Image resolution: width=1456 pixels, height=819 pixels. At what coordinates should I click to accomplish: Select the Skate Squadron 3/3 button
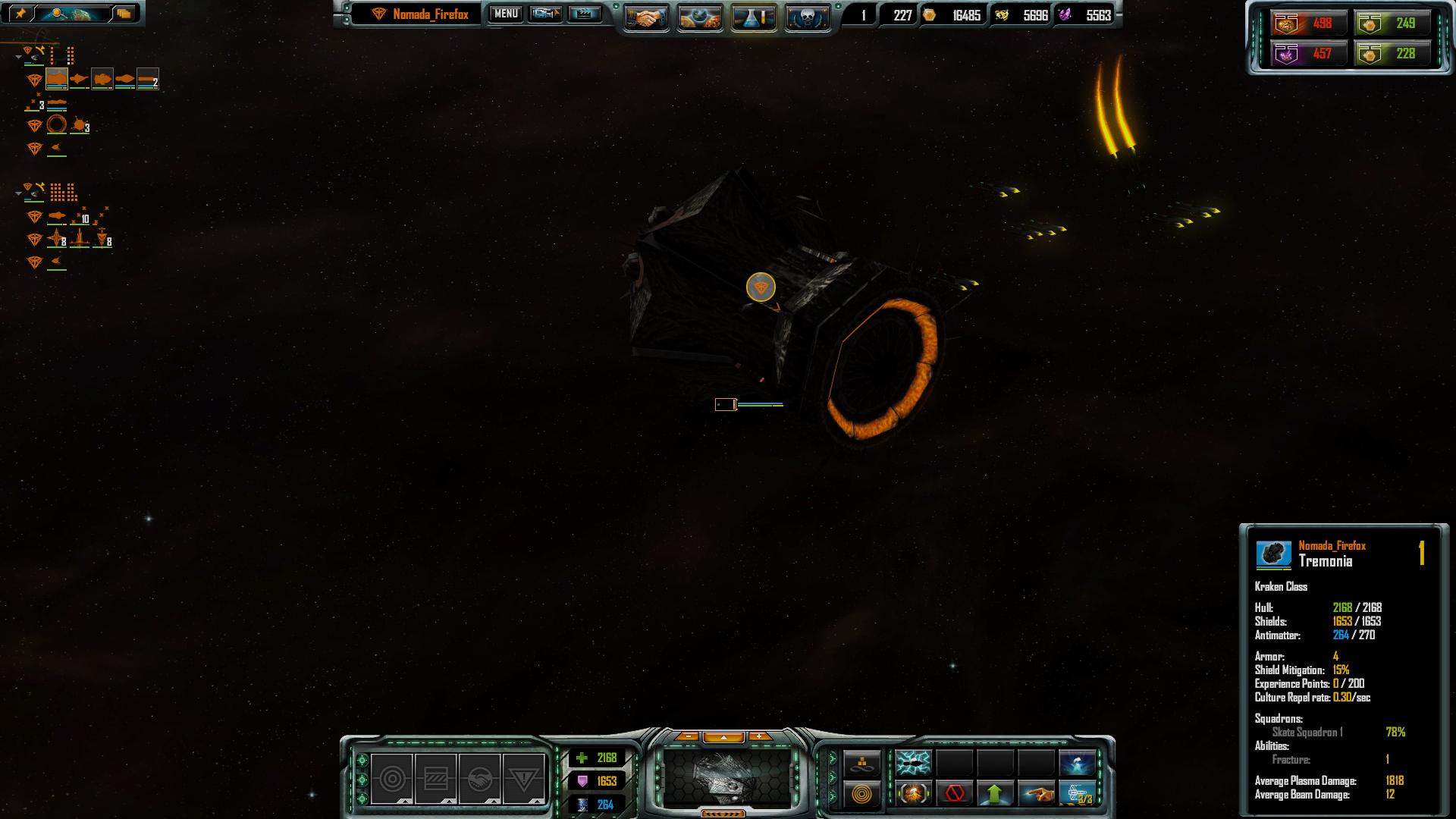1077,794
